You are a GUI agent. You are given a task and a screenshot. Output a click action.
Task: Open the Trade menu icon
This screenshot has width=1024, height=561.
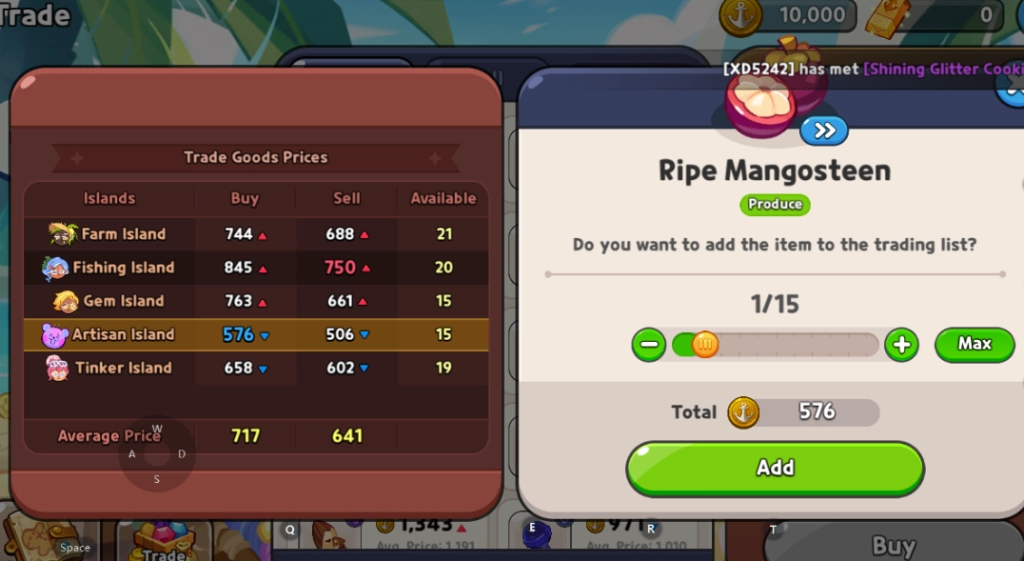pos(163,540)
